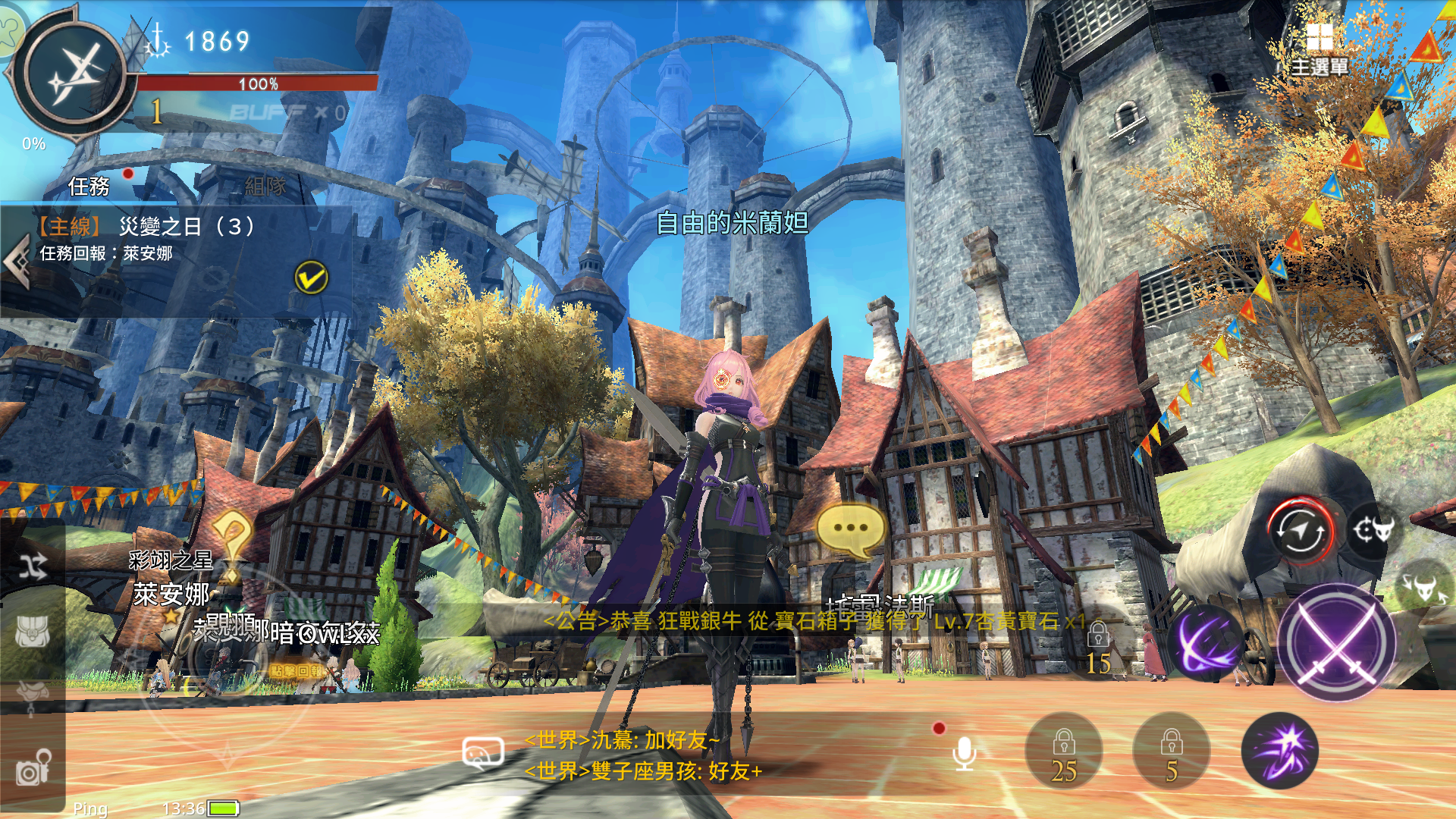
Task: Tap the locked skill slot marked 25
Action: click(x=1063, y=752)
